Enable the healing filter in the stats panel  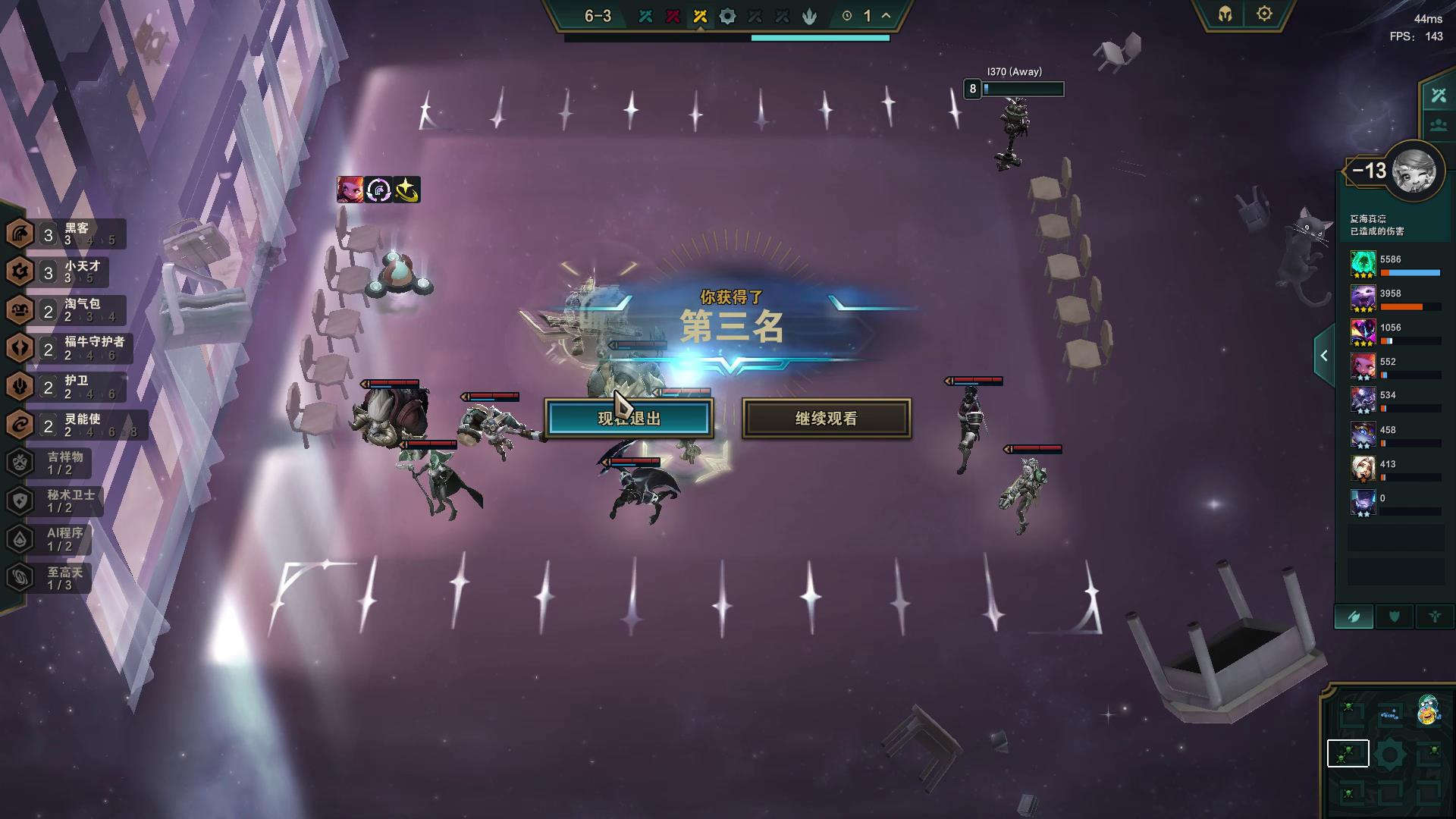[x=1433, y=617]
